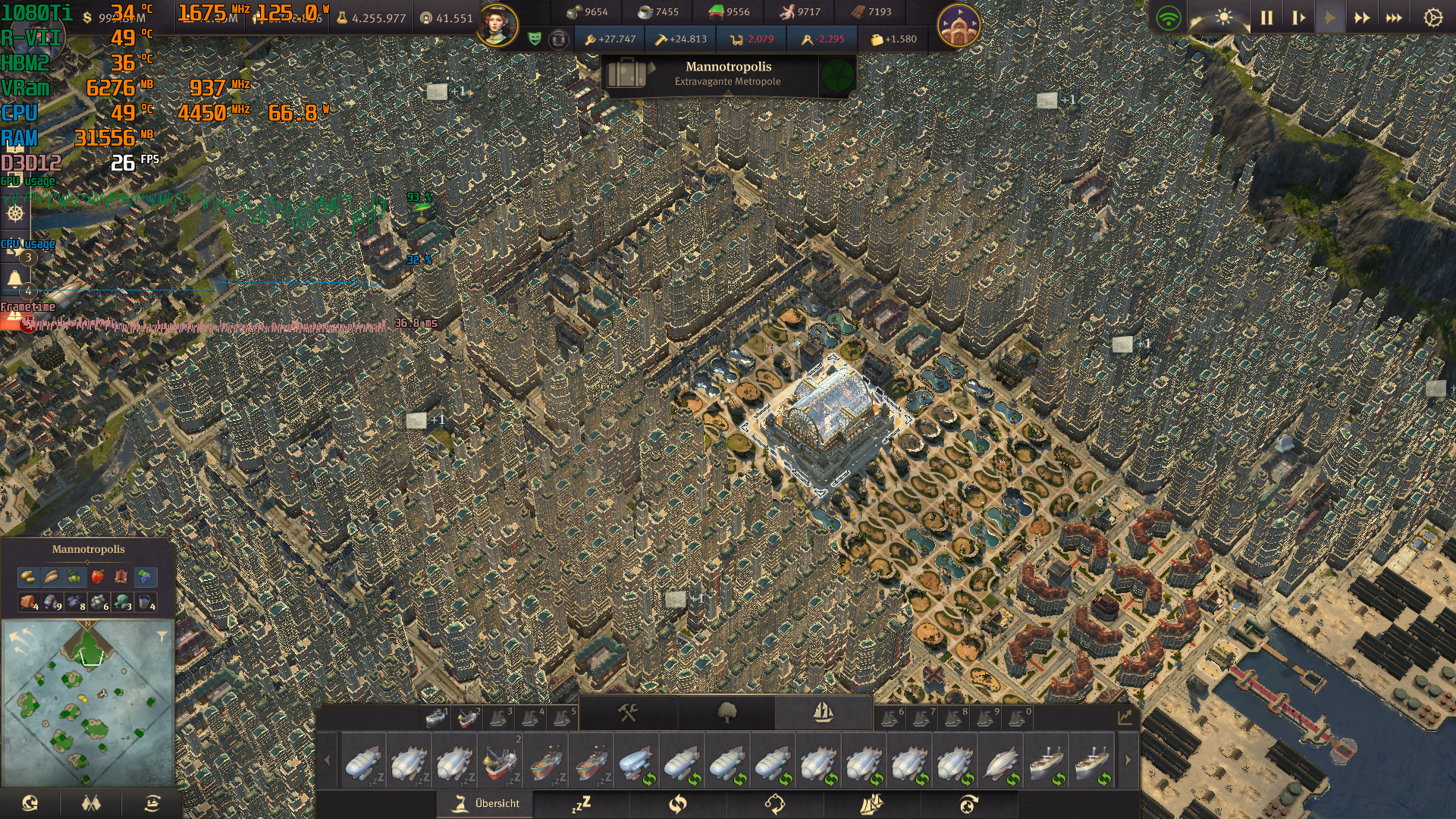Screen dimensions: 1456x819
Task: Open the ornaments menu with the tree icon
Action: coord(727,713)
